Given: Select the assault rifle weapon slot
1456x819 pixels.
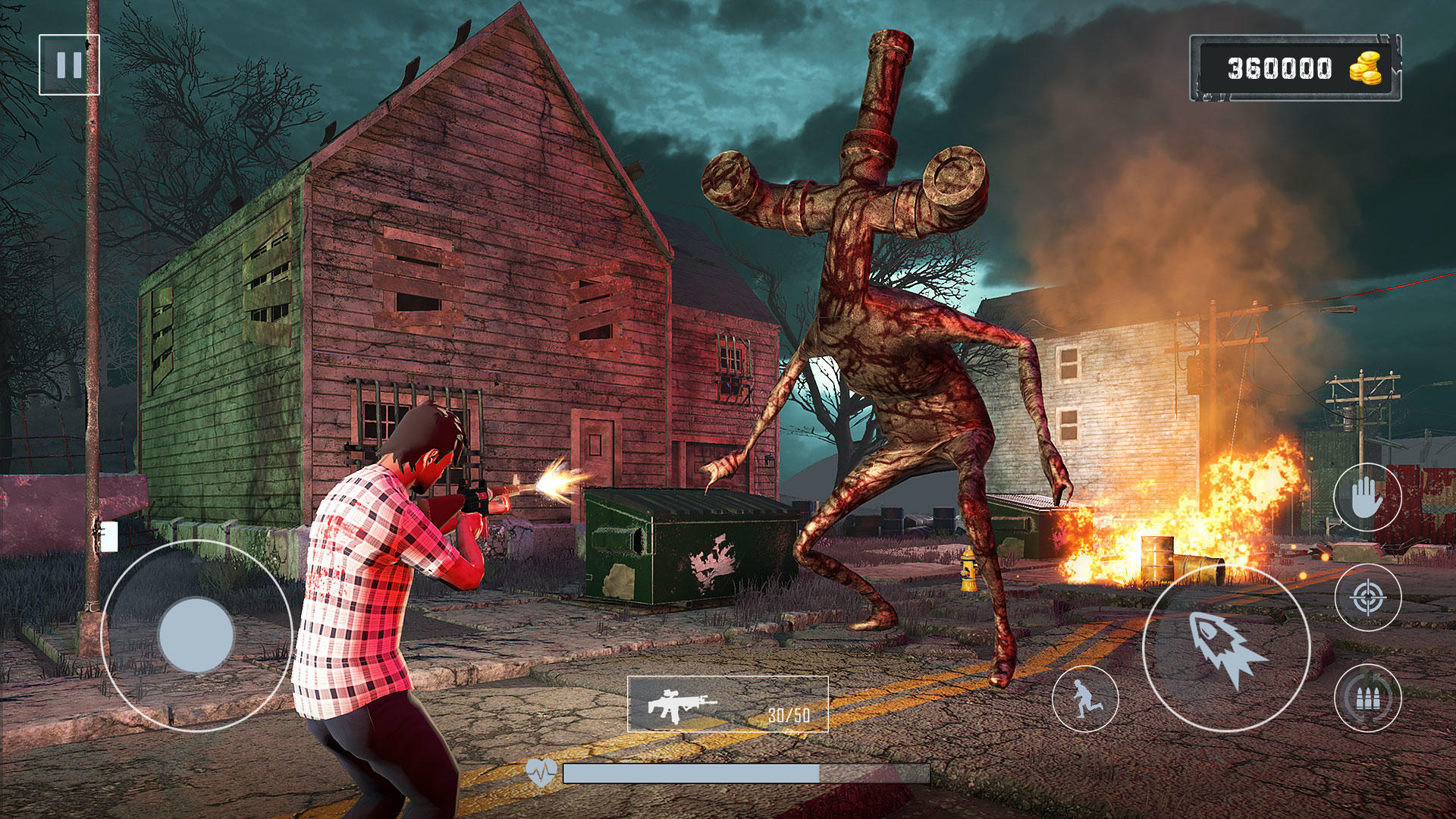Looking at the screenshot, I should [727, 704].
